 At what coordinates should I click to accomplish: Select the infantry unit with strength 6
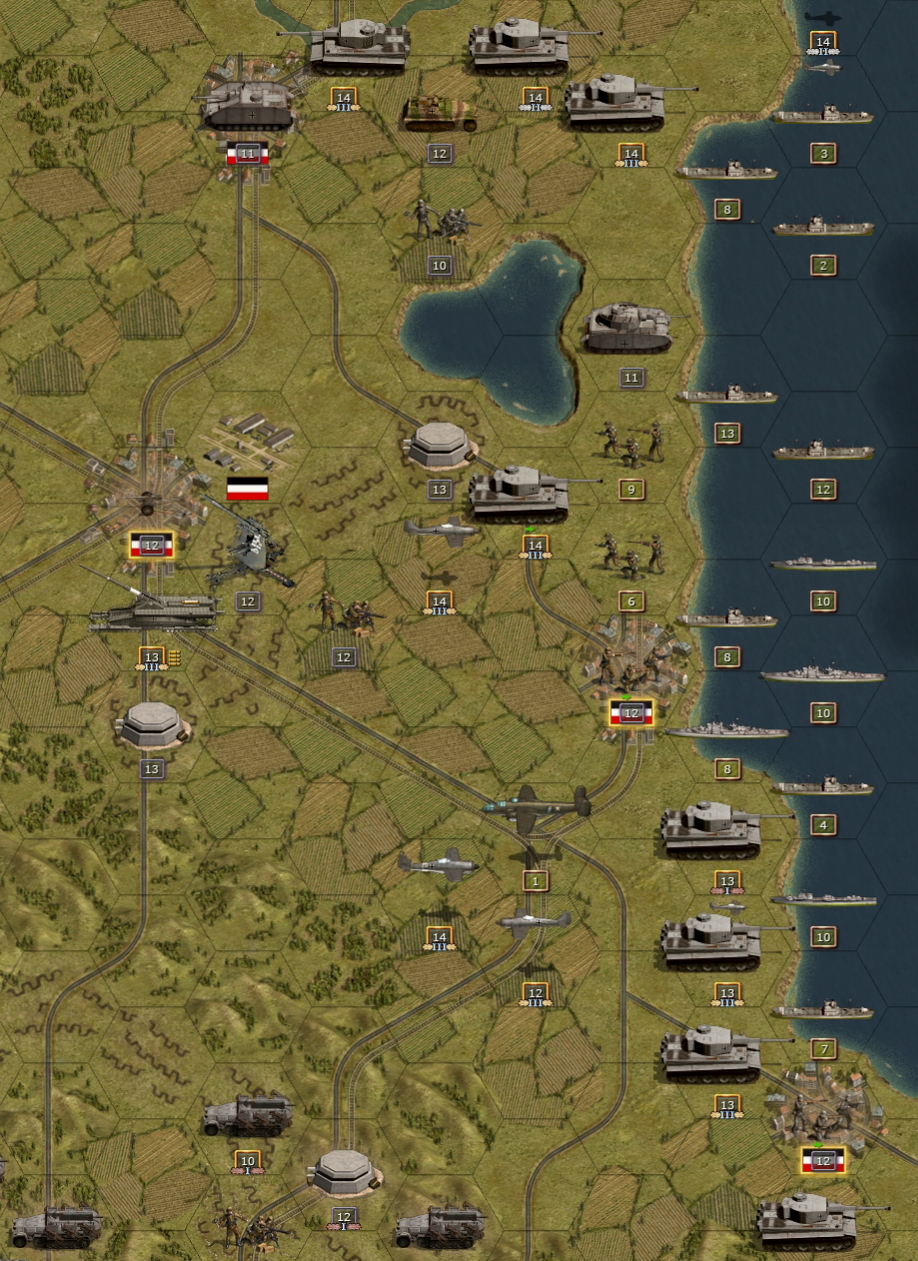(x=630, y=554)
